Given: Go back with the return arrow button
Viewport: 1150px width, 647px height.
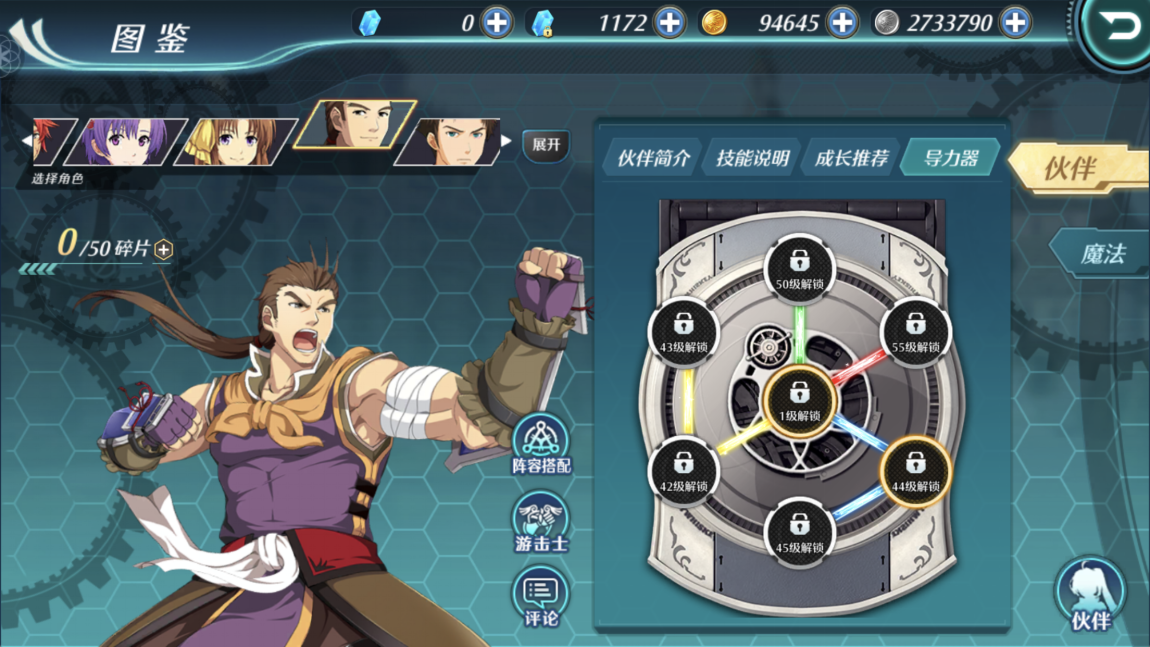Looking at the screenshot, I should 1120,27.
